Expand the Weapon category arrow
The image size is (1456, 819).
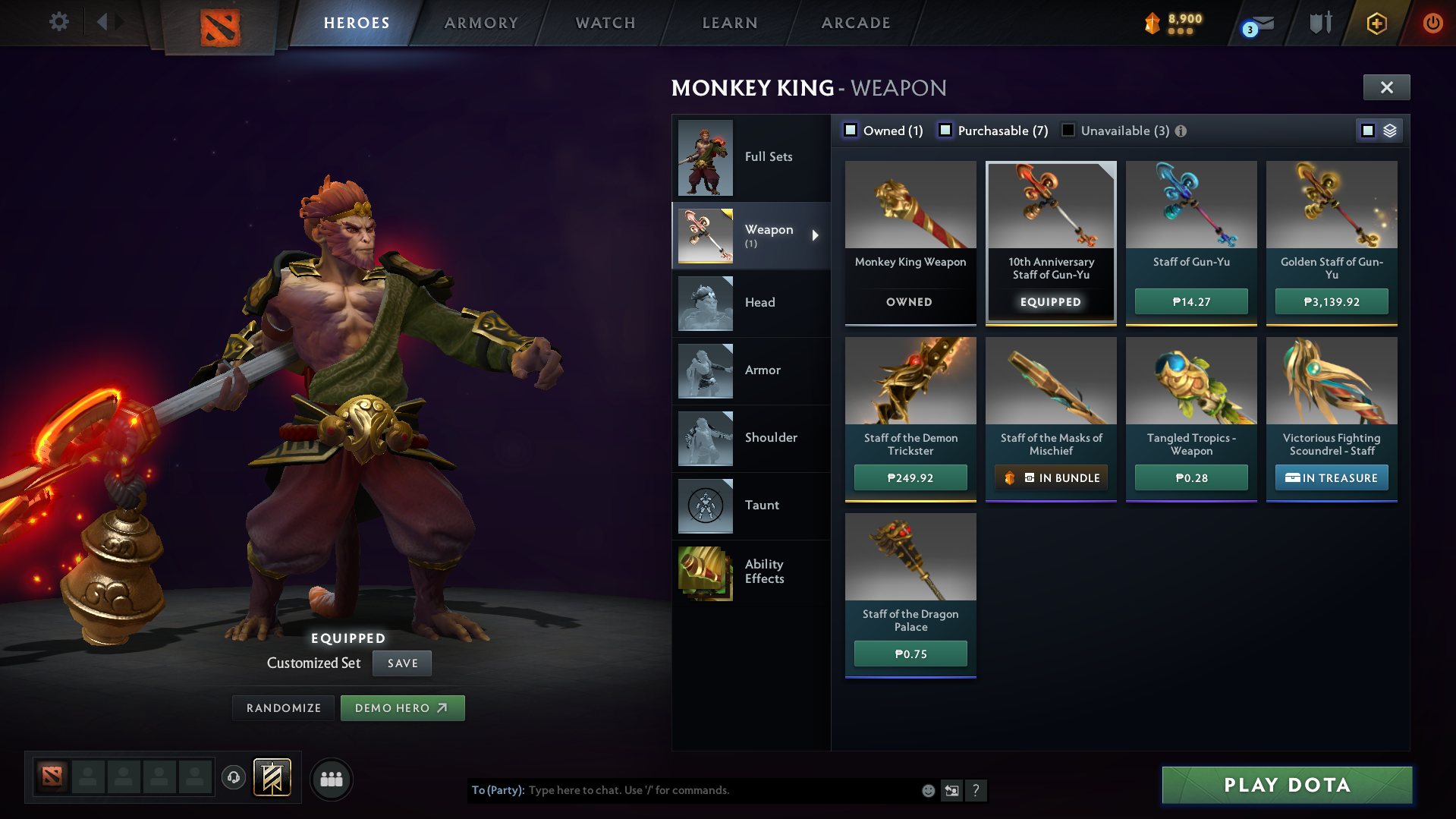(x=816, y=235)
